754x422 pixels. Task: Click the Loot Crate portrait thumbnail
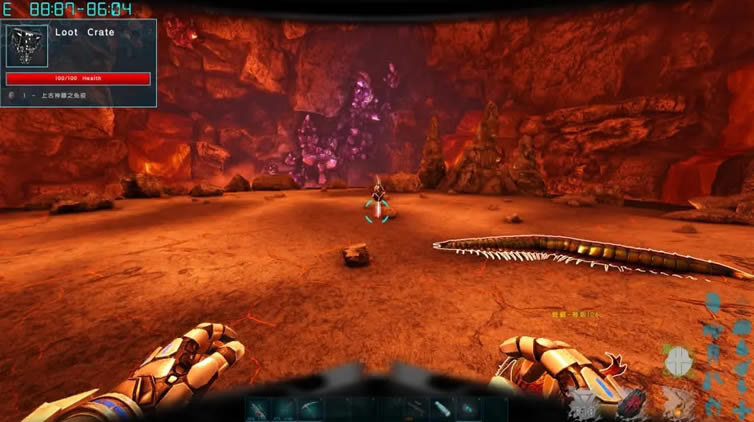[27, 46]
